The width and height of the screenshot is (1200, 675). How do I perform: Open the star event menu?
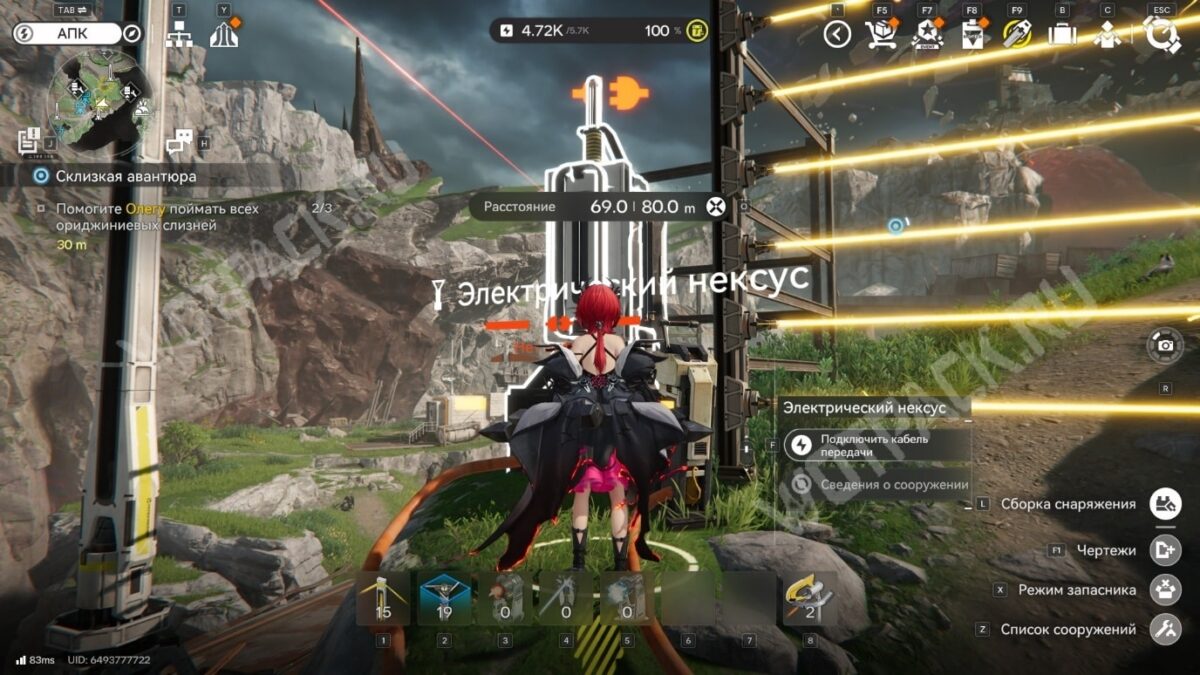[927, 34]
